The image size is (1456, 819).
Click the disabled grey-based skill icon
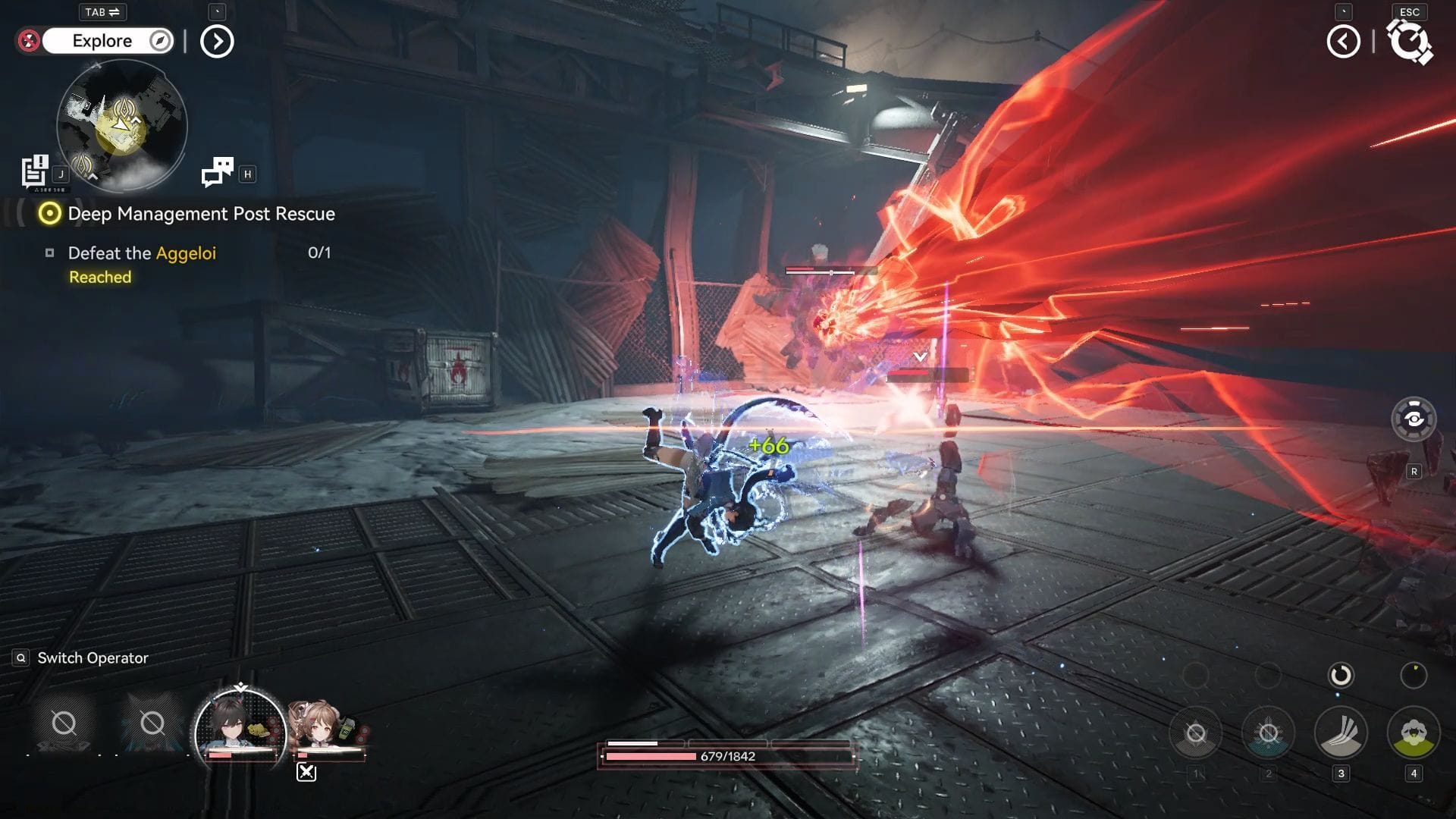(x=1196, y=733)
